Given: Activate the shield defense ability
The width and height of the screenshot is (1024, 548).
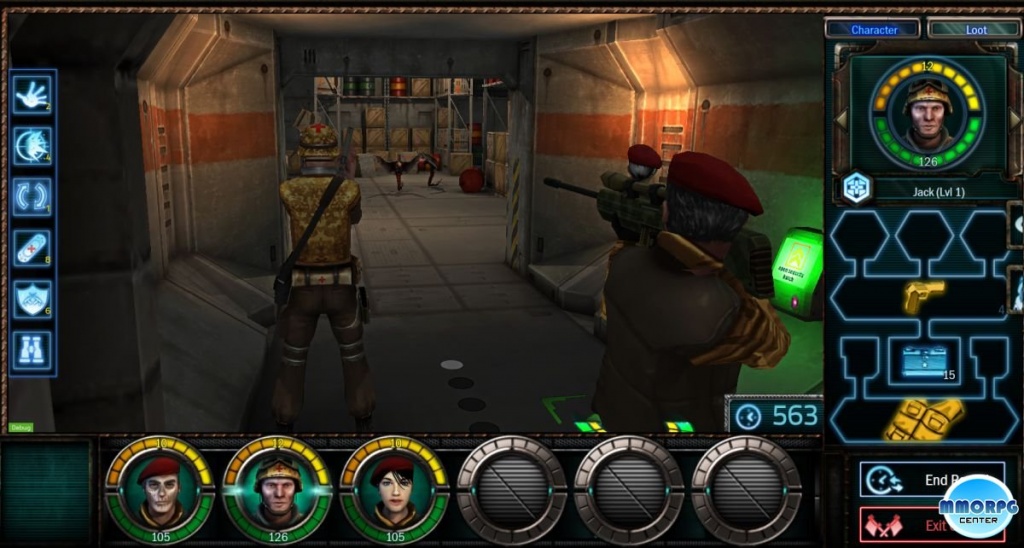Looking at the screenshot, I should 33,298.
